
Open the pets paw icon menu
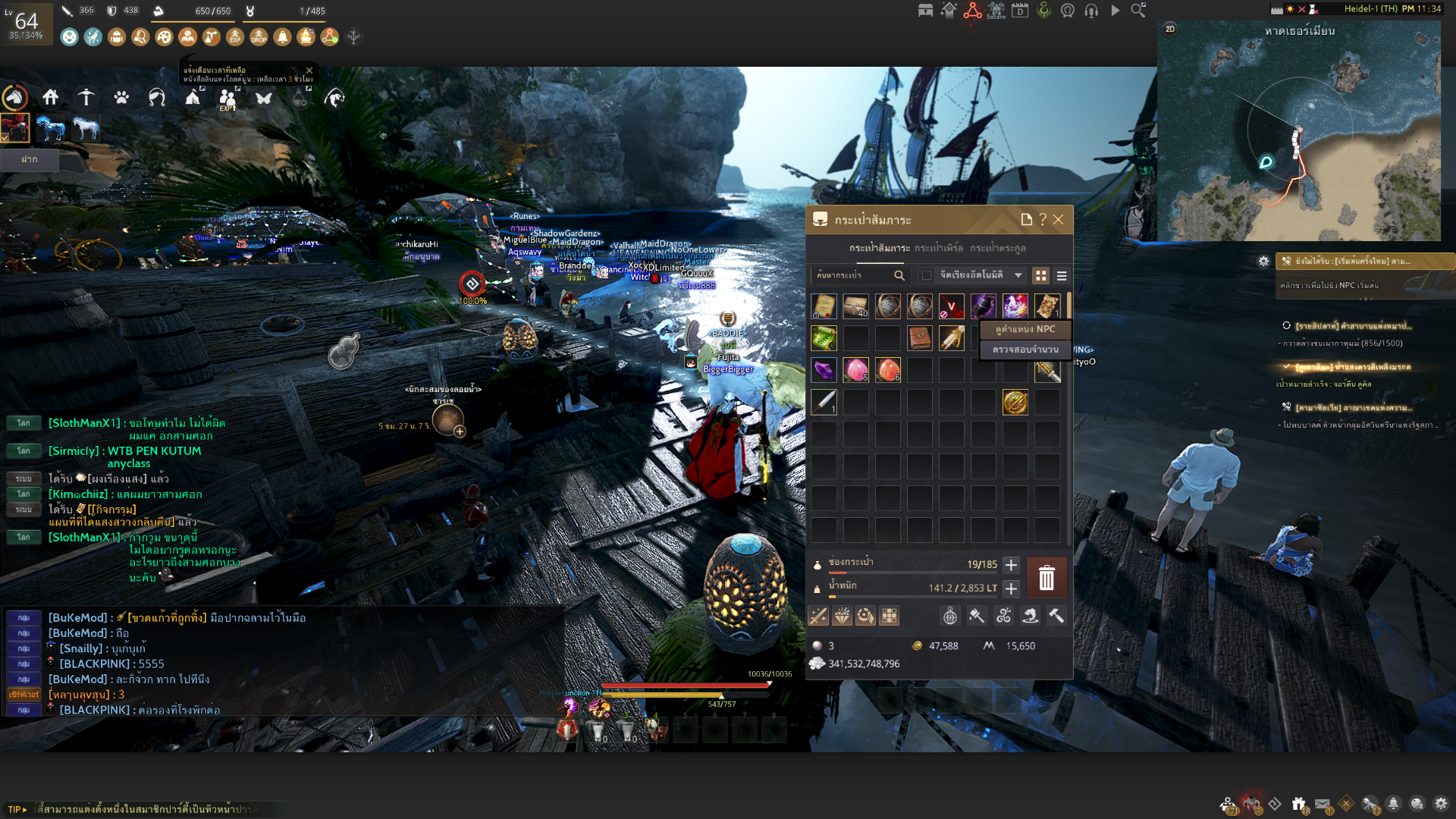point(121,98)
